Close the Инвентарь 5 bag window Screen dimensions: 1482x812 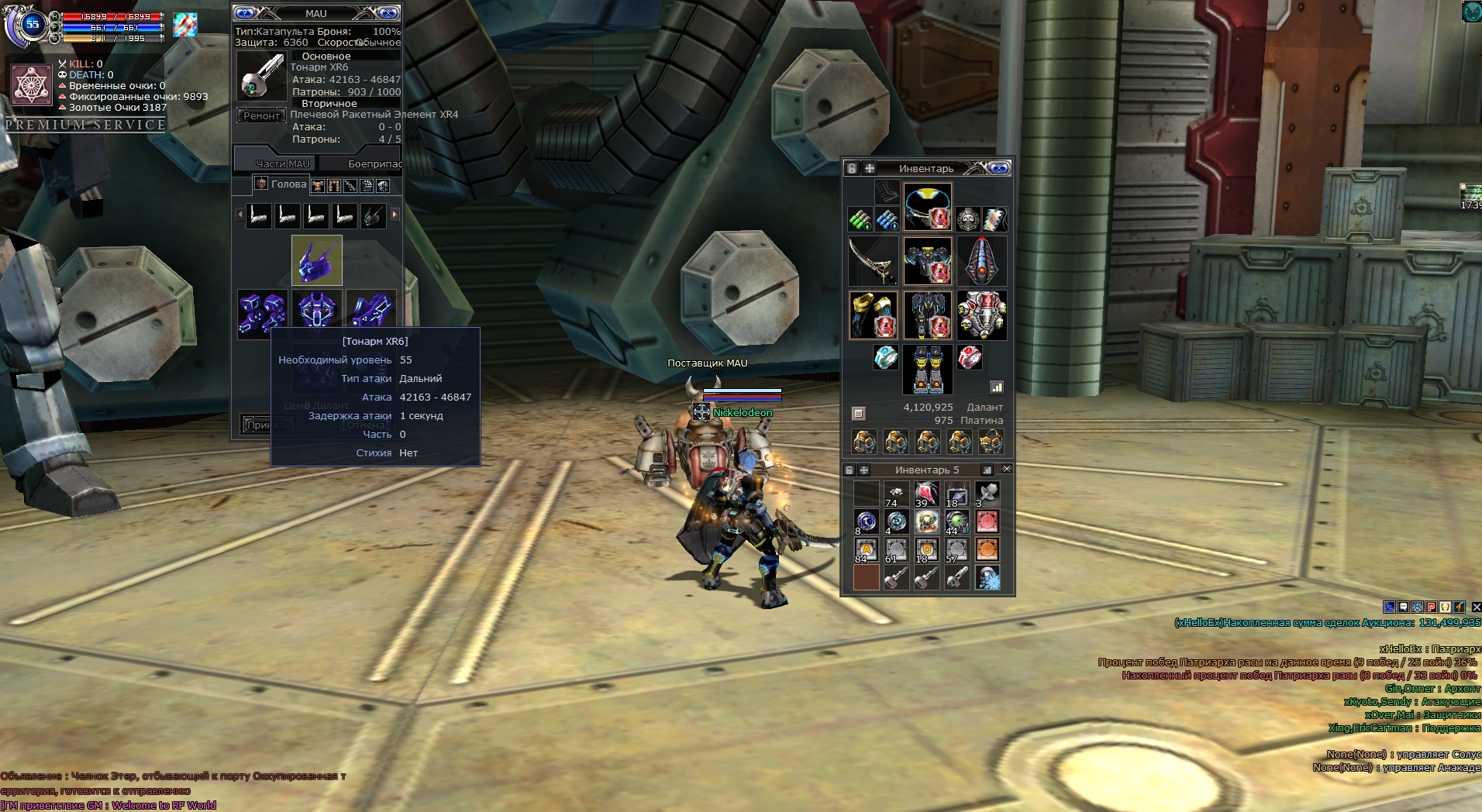point(1006,470)
